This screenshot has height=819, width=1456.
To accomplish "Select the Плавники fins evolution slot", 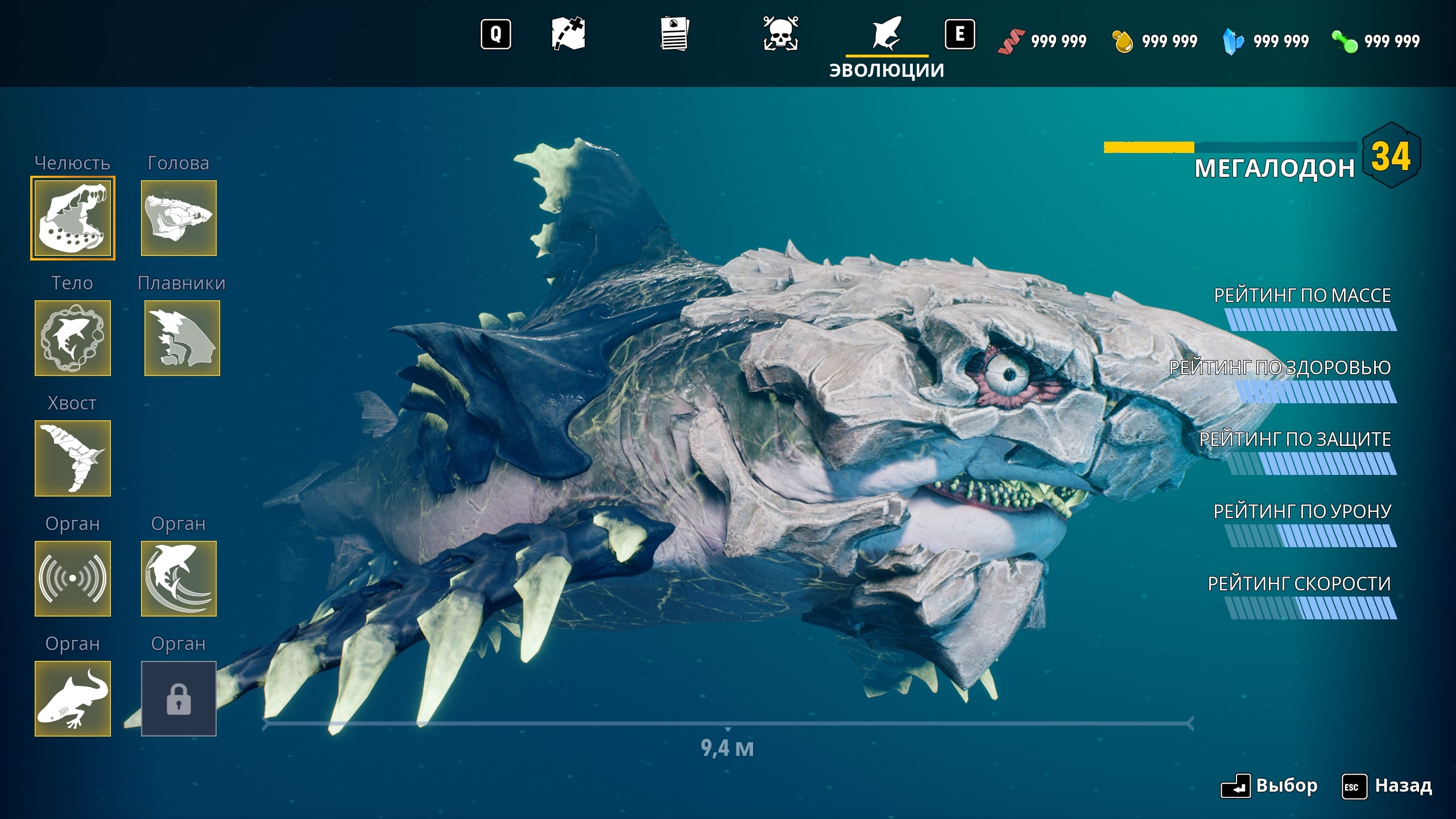I will pyautogui.click(x=182, y=338).
